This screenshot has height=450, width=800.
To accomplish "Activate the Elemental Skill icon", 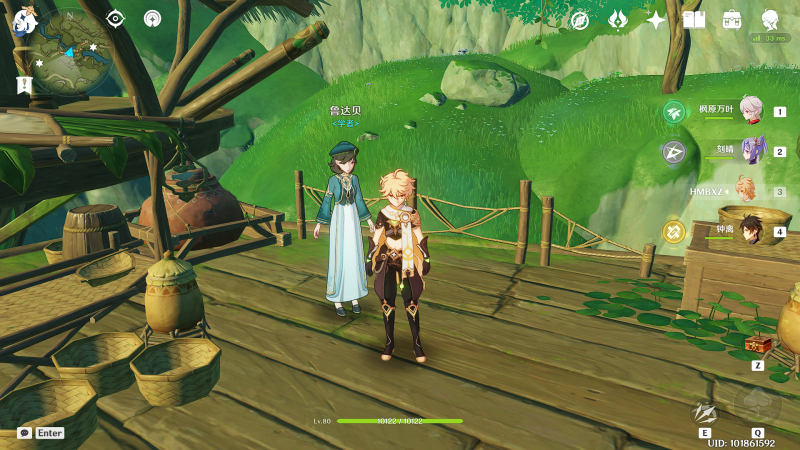I will click(706, 411).
